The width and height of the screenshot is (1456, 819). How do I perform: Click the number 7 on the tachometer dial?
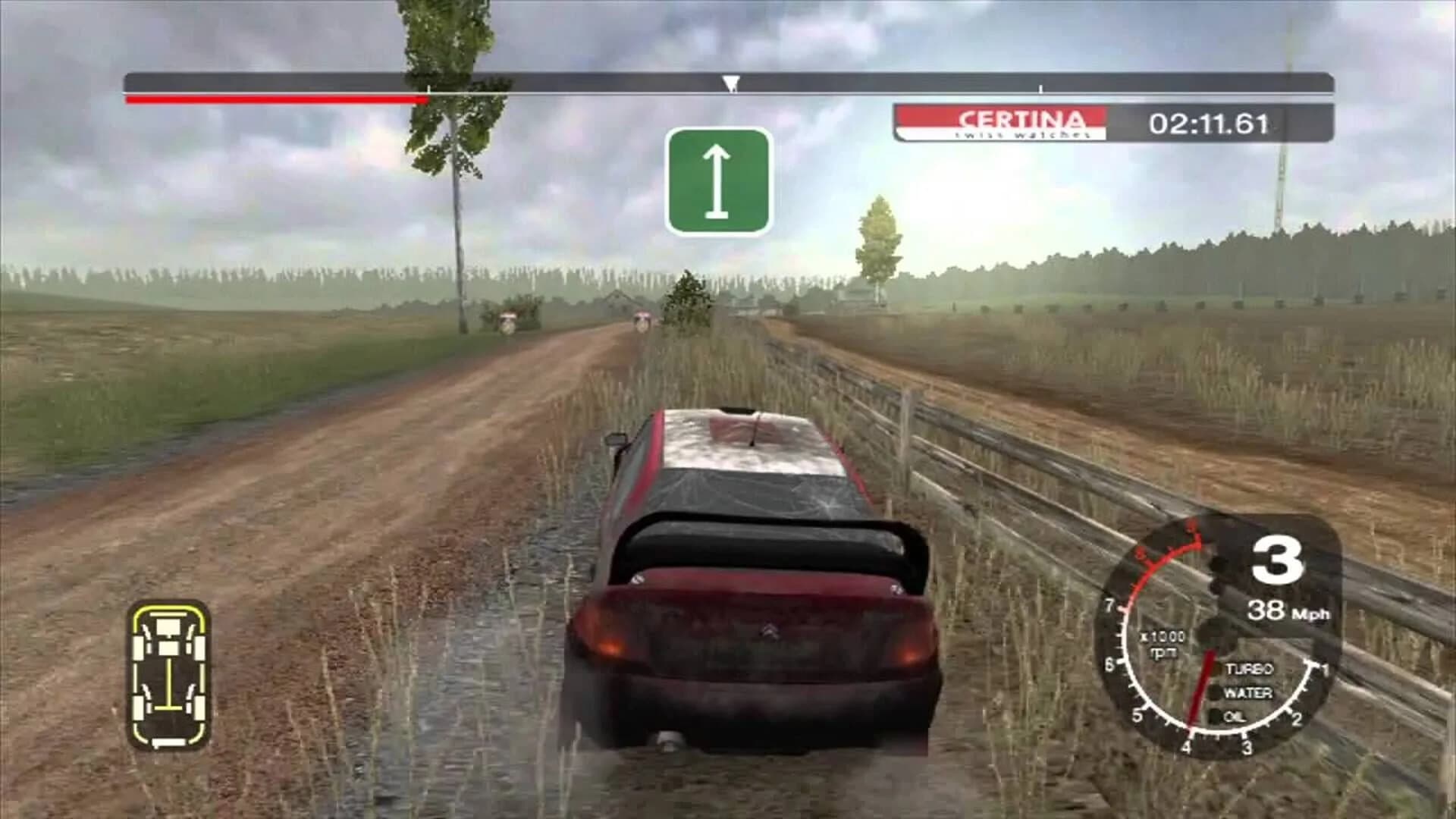click(1109, 607)
